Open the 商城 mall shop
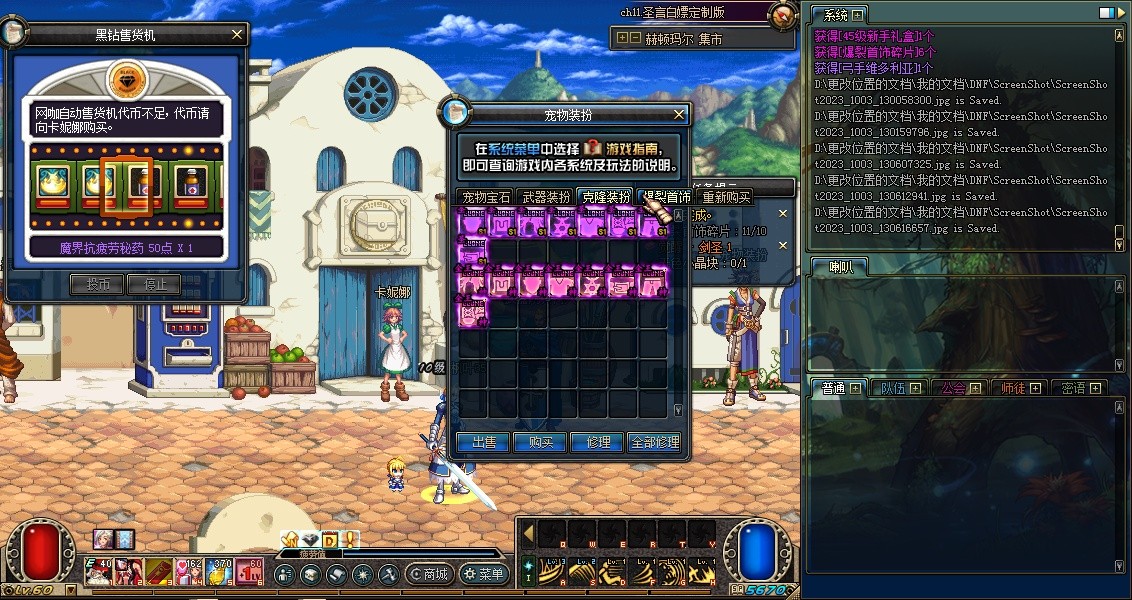 (428, 575)
